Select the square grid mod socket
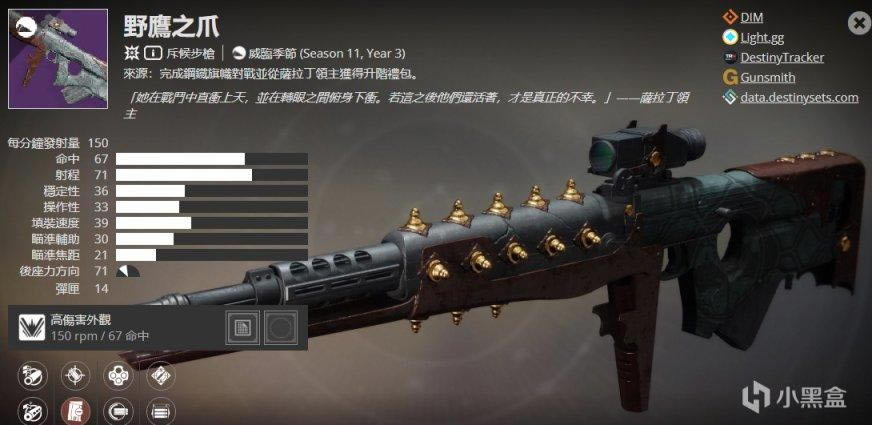872x425 pixels. (242, 328)
